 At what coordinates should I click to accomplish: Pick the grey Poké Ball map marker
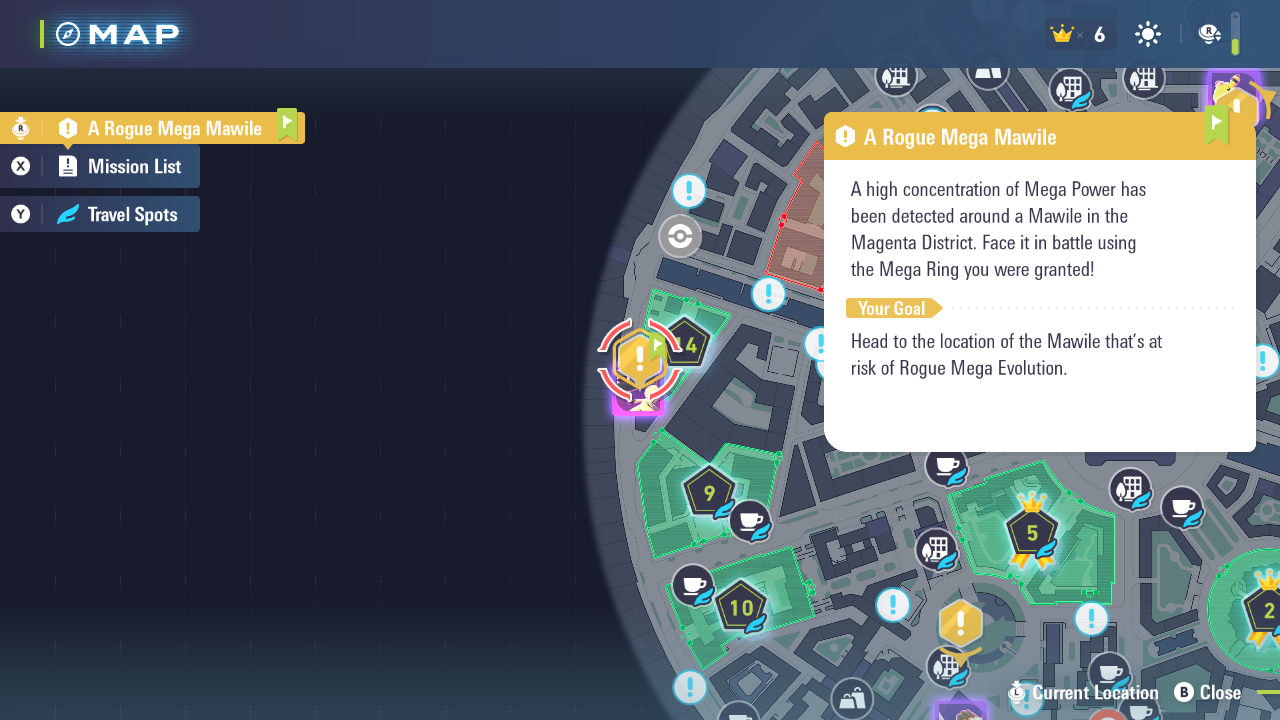(x=680, y=237)
